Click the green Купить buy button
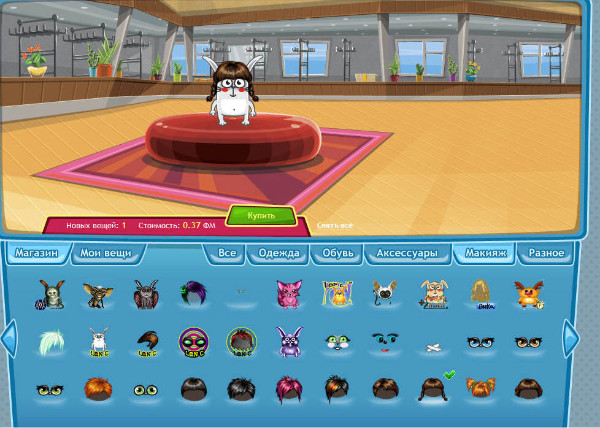 [x=261, y=215]
